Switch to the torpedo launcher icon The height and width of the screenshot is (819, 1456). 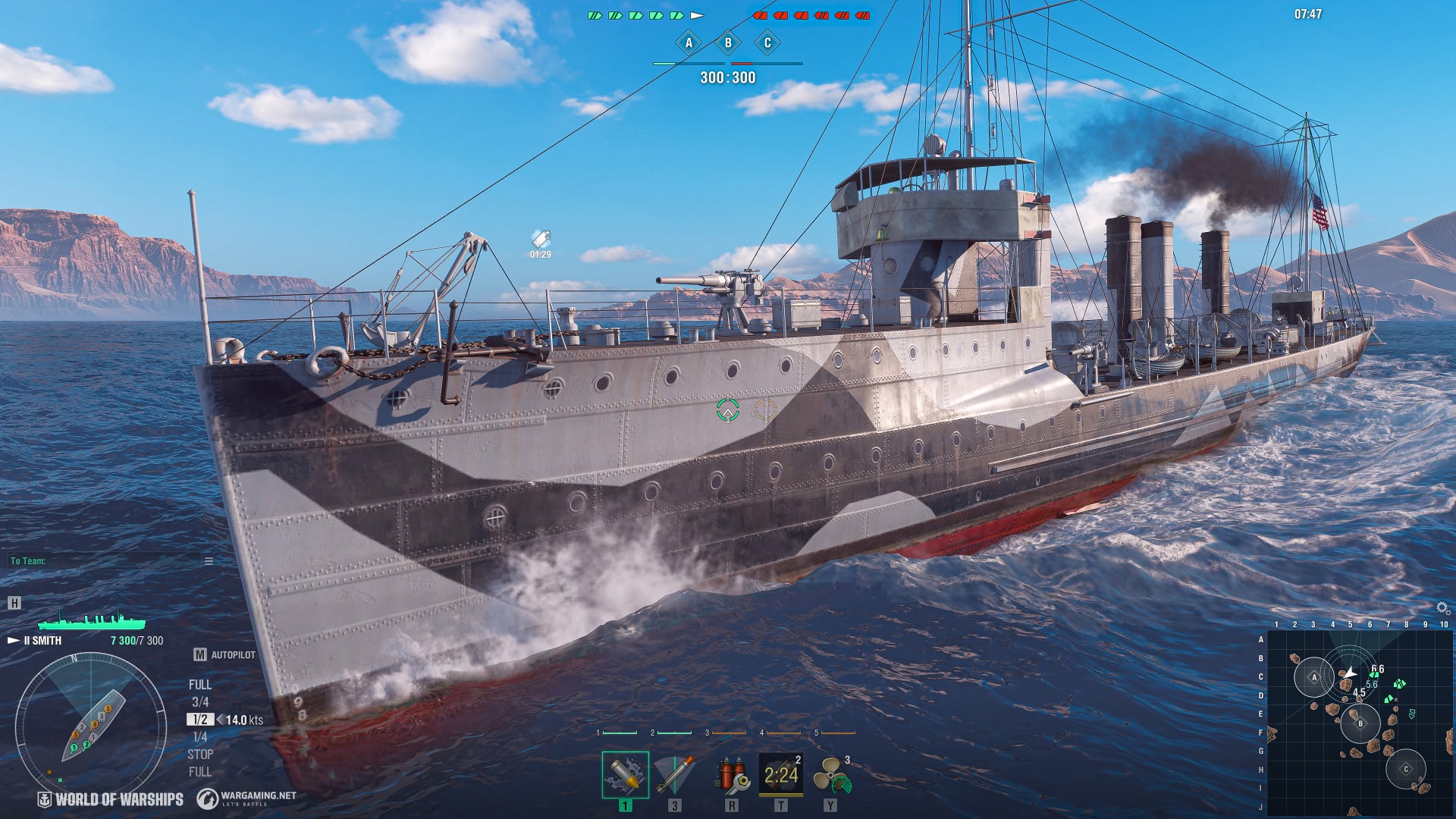(x=674, y=774)
